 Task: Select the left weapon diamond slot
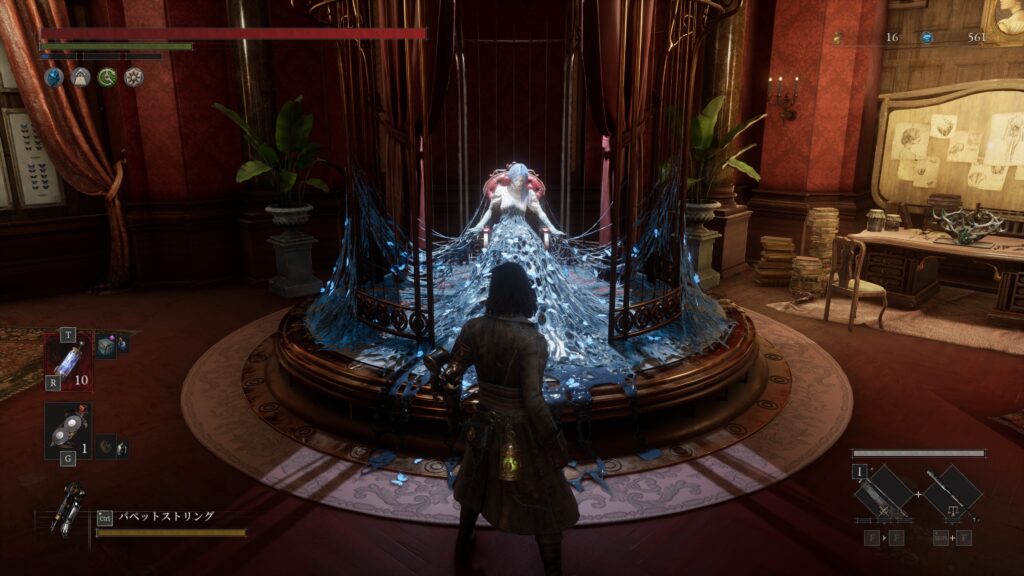[x=883, y=494]
